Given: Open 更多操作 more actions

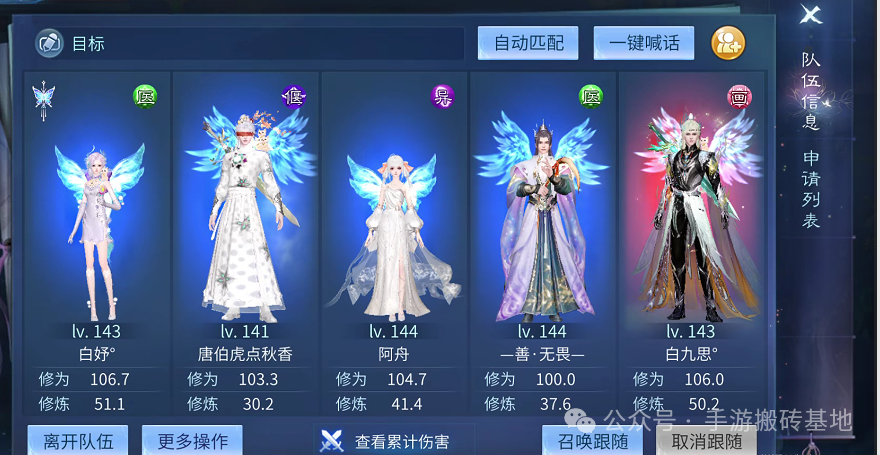Looking at the screenshot, I should tap(192, 440).
